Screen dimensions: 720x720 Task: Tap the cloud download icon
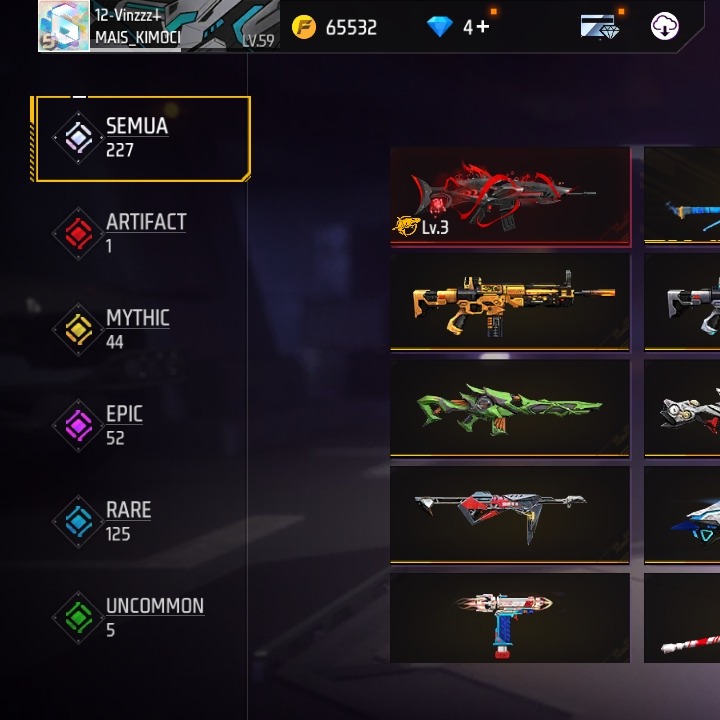(x=665, y=27)
